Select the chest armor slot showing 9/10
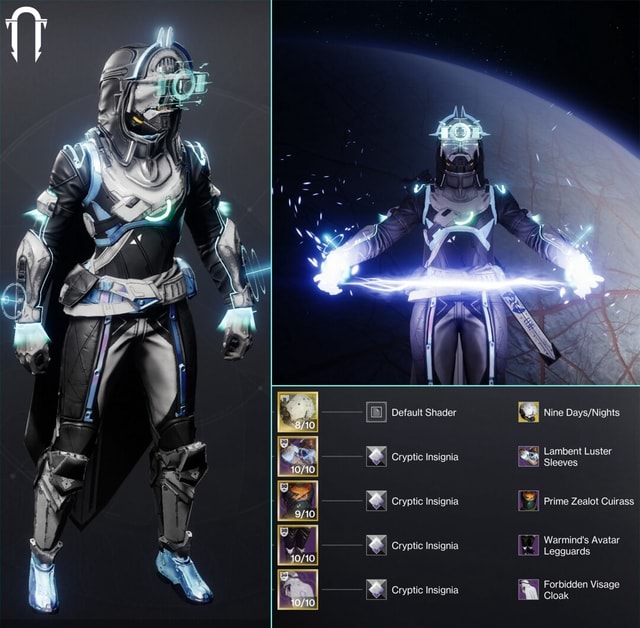Viewport: 640px width, 628px height. pyautogui.click(x=298, y=500)
